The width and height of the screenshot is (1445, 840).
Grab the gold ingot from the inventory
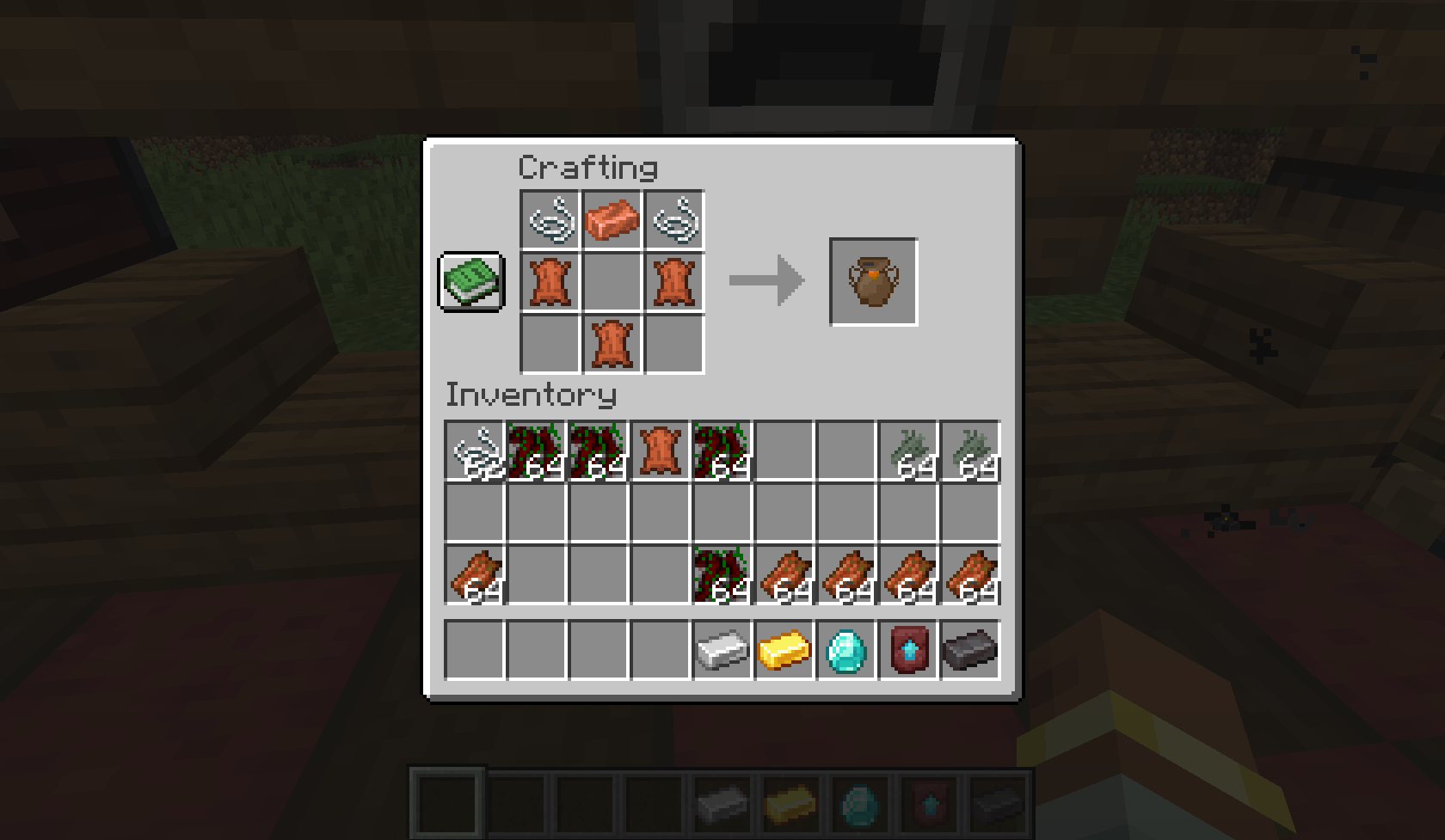pyautogui.click(x=784, y=651)
